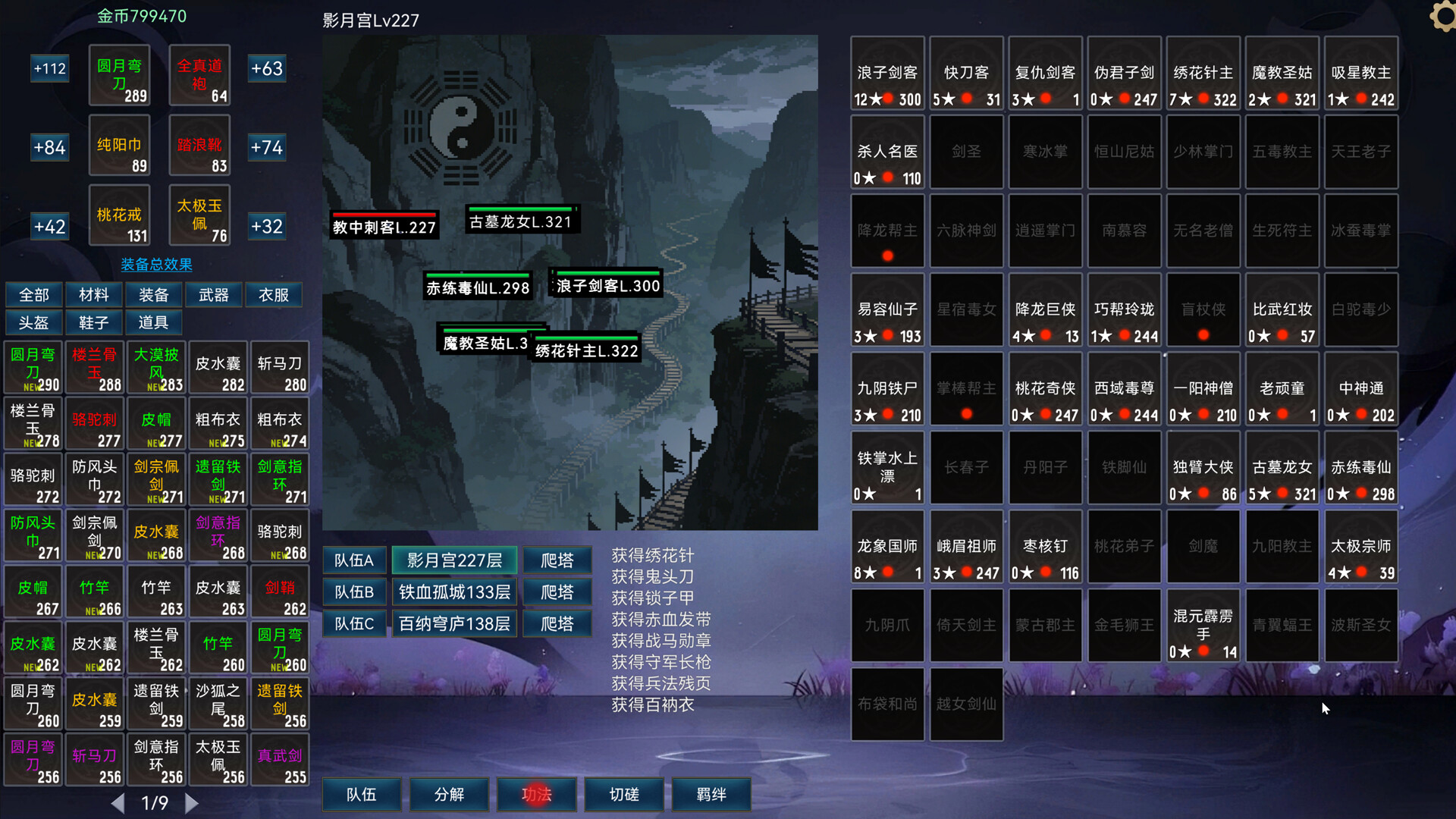
Task: Select 绣花针主 in the roster grid
Action: tap(1203, 73)
